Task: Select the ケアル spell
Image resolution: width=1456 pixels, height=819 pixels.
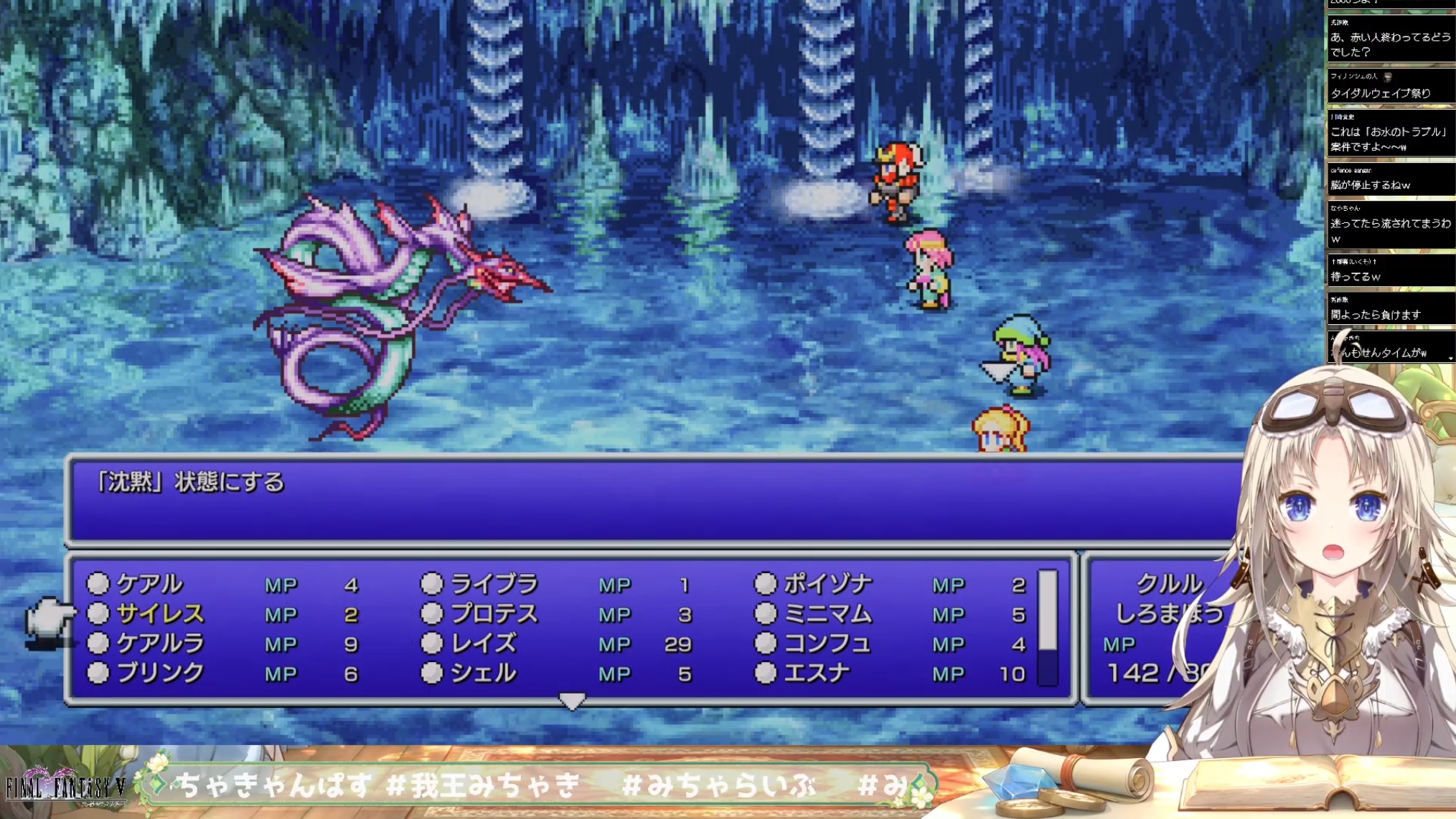Action: [149, 584]
